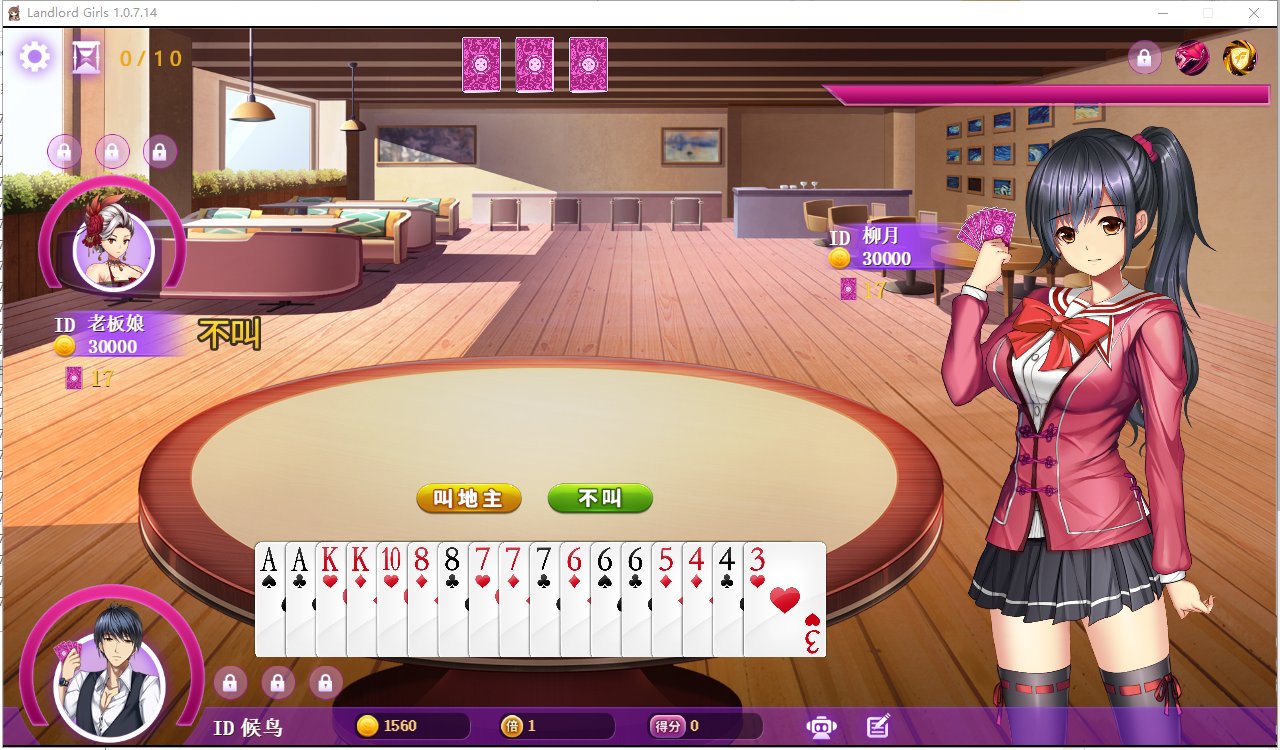Choose the 8 of clubs card
Viewport: 1280px width, 750px height.
[452, 600]
